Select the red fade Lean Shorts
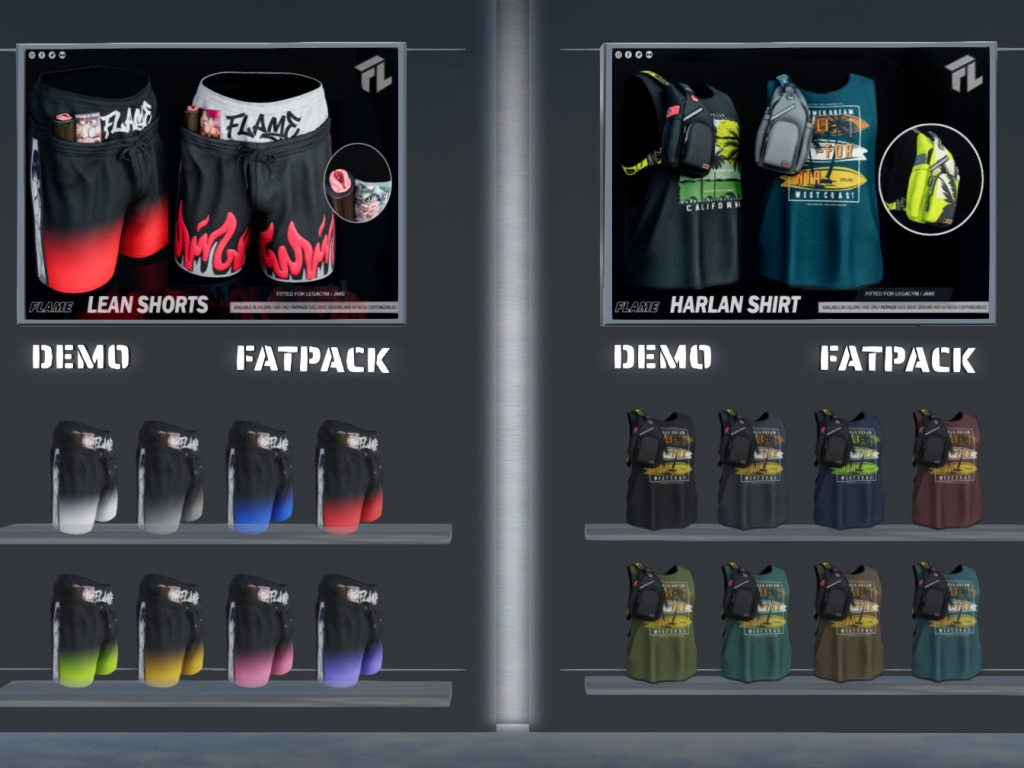Viewport: 1024px width, 768px height. [349, 476]
